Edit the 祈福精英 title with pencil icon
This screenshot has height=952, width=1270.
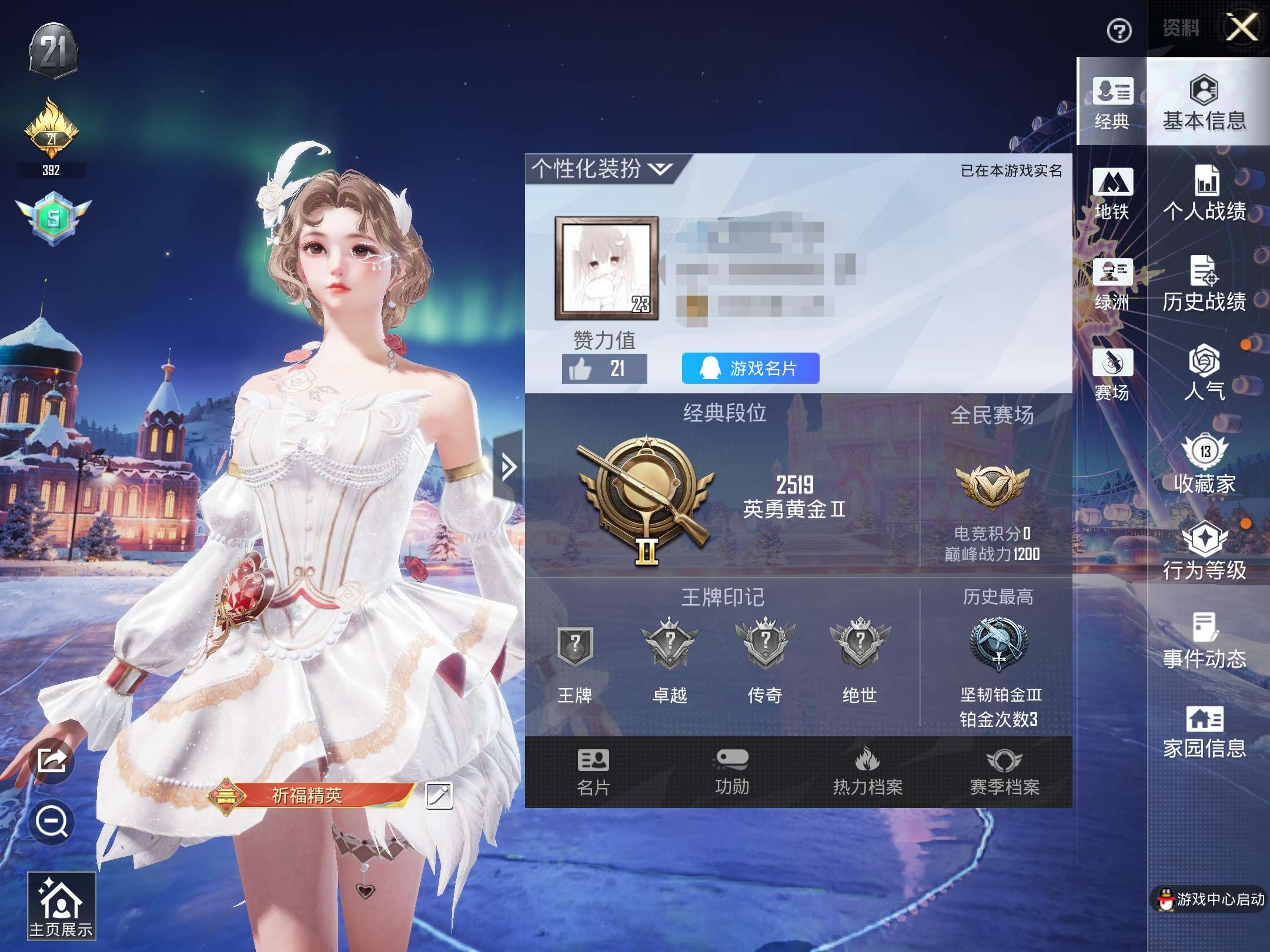tap(439, 796)
